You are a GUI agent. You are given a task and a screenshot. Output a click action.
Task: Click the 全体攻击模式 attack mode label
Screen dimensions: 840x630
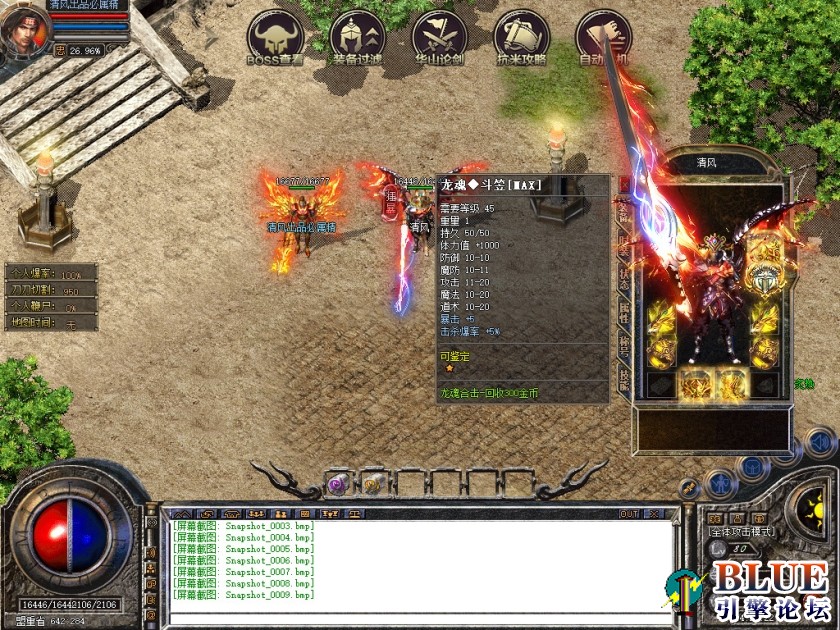(739, 533)
